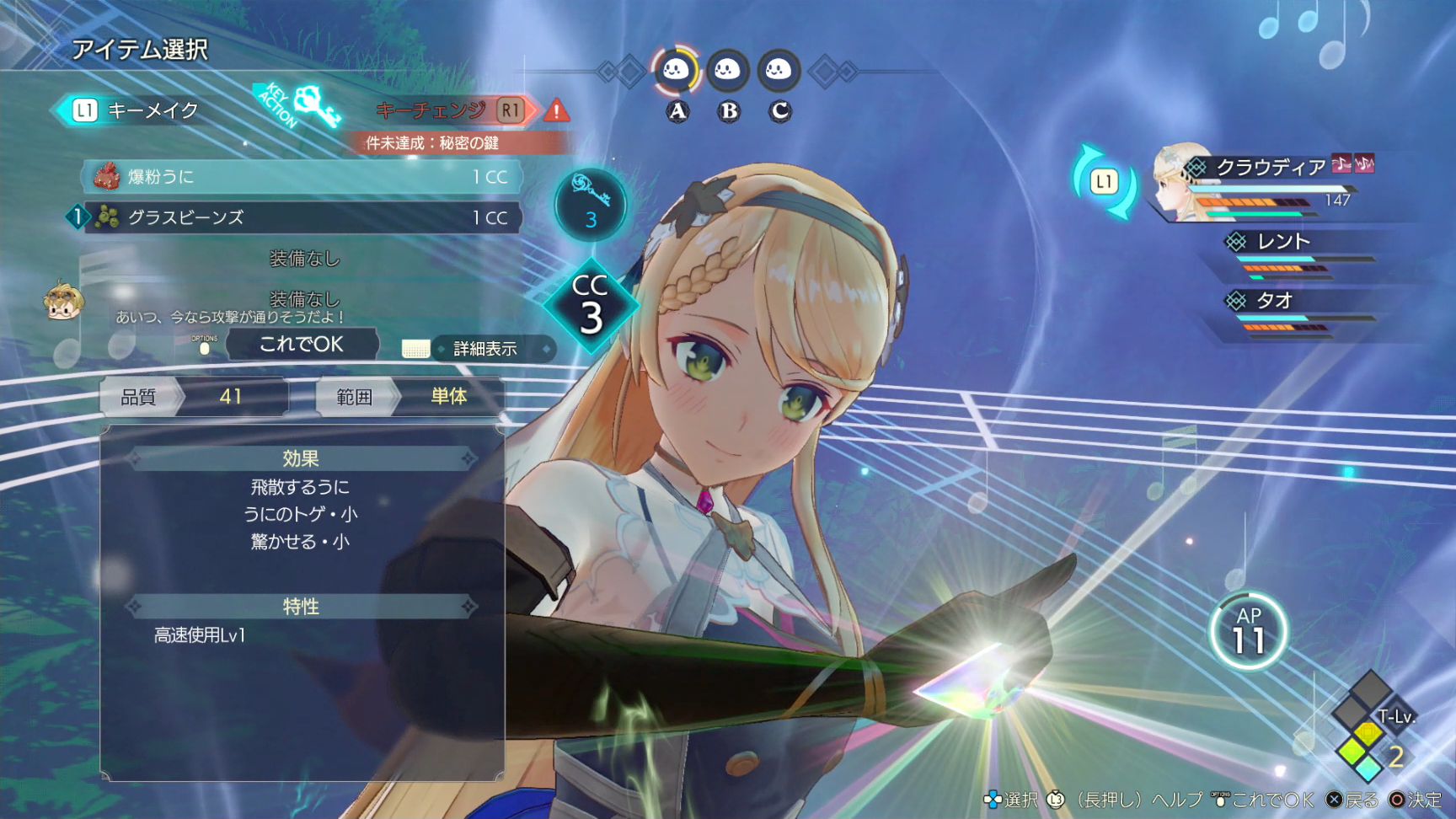Switch to the キーメイク tab
1456x819 pixels.
click(147, 109)
